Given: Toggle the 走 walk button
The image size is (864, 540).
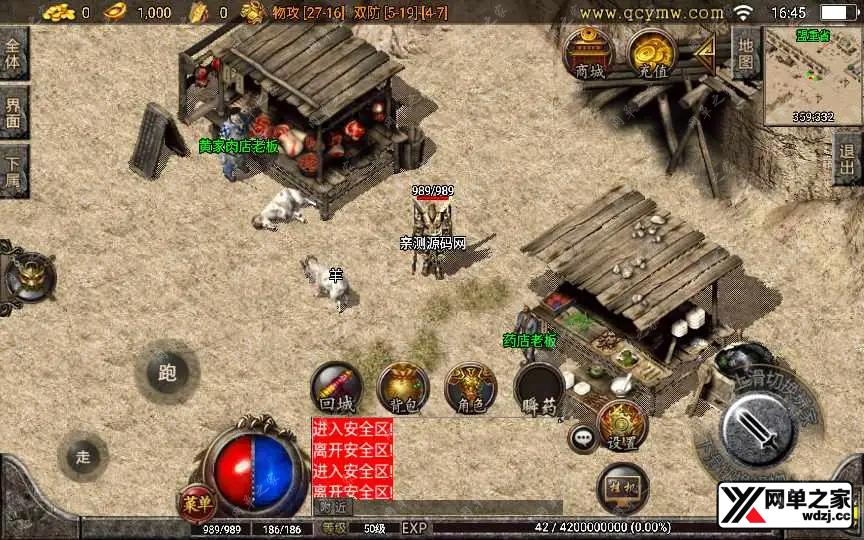Looking at the screenshot, I should point(83,456).
